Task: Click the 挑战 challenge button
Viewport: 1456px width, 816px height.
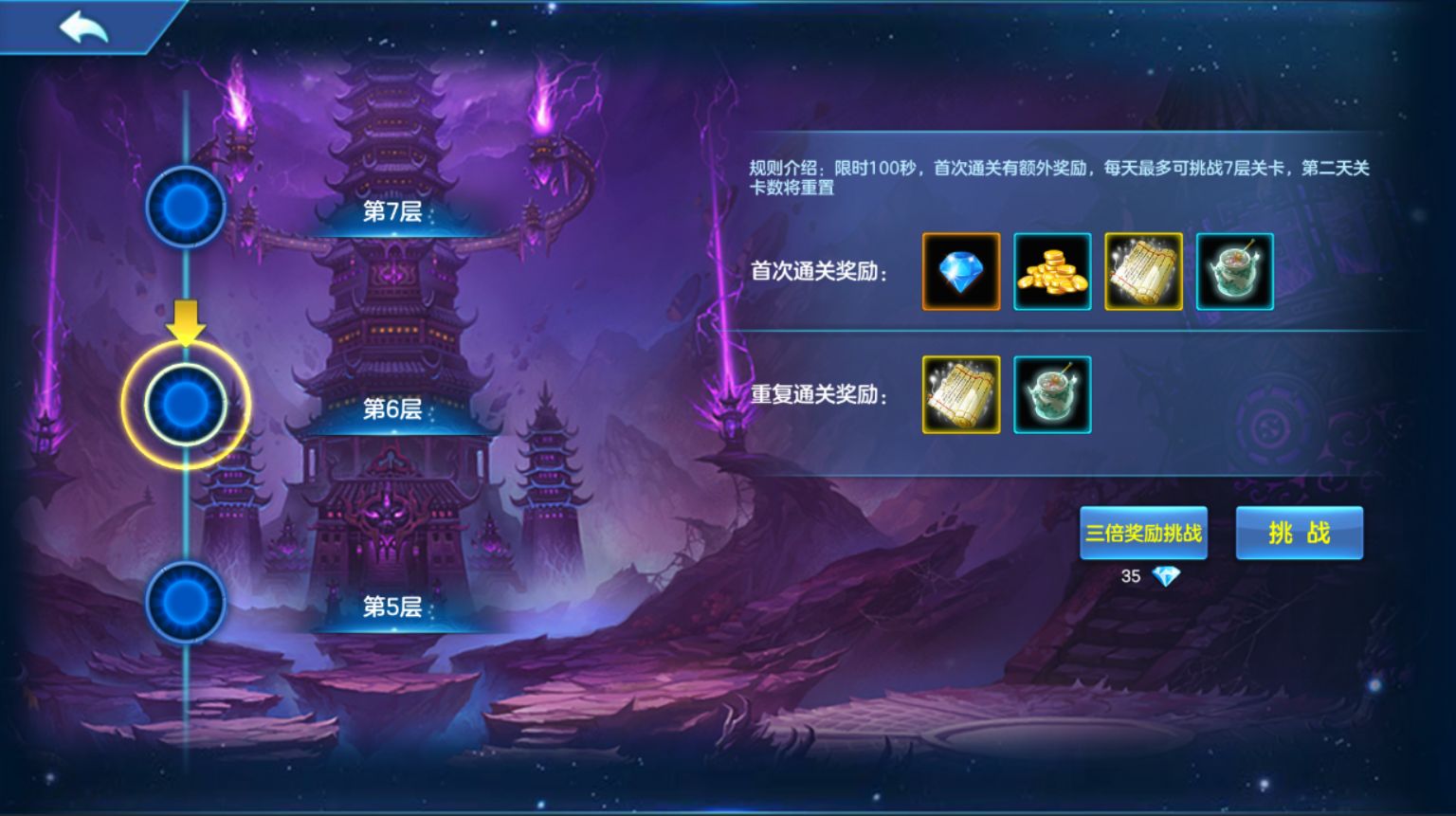Action: coord(1300,533)
